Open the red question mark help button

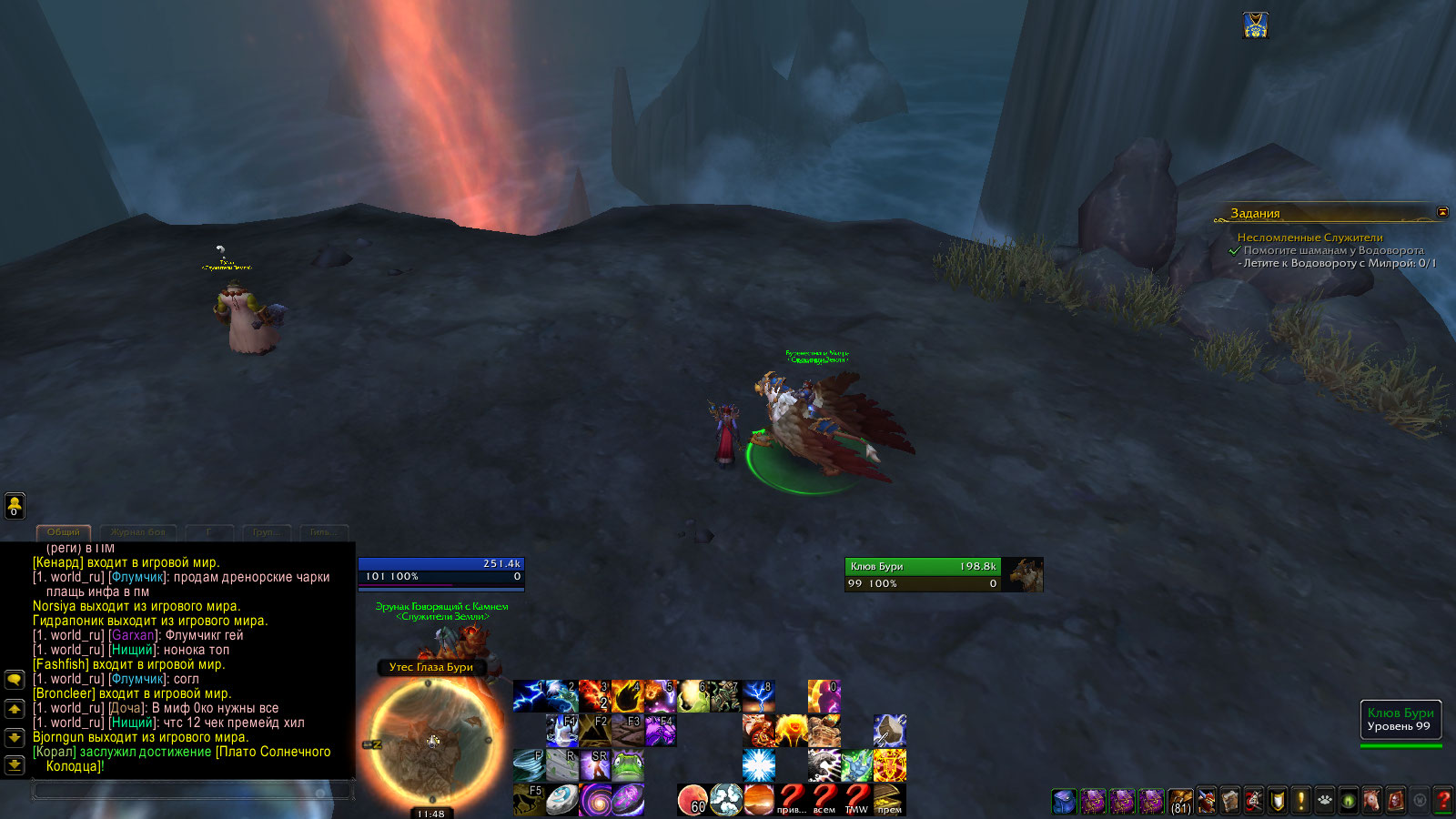click(x=1442, y=801)
